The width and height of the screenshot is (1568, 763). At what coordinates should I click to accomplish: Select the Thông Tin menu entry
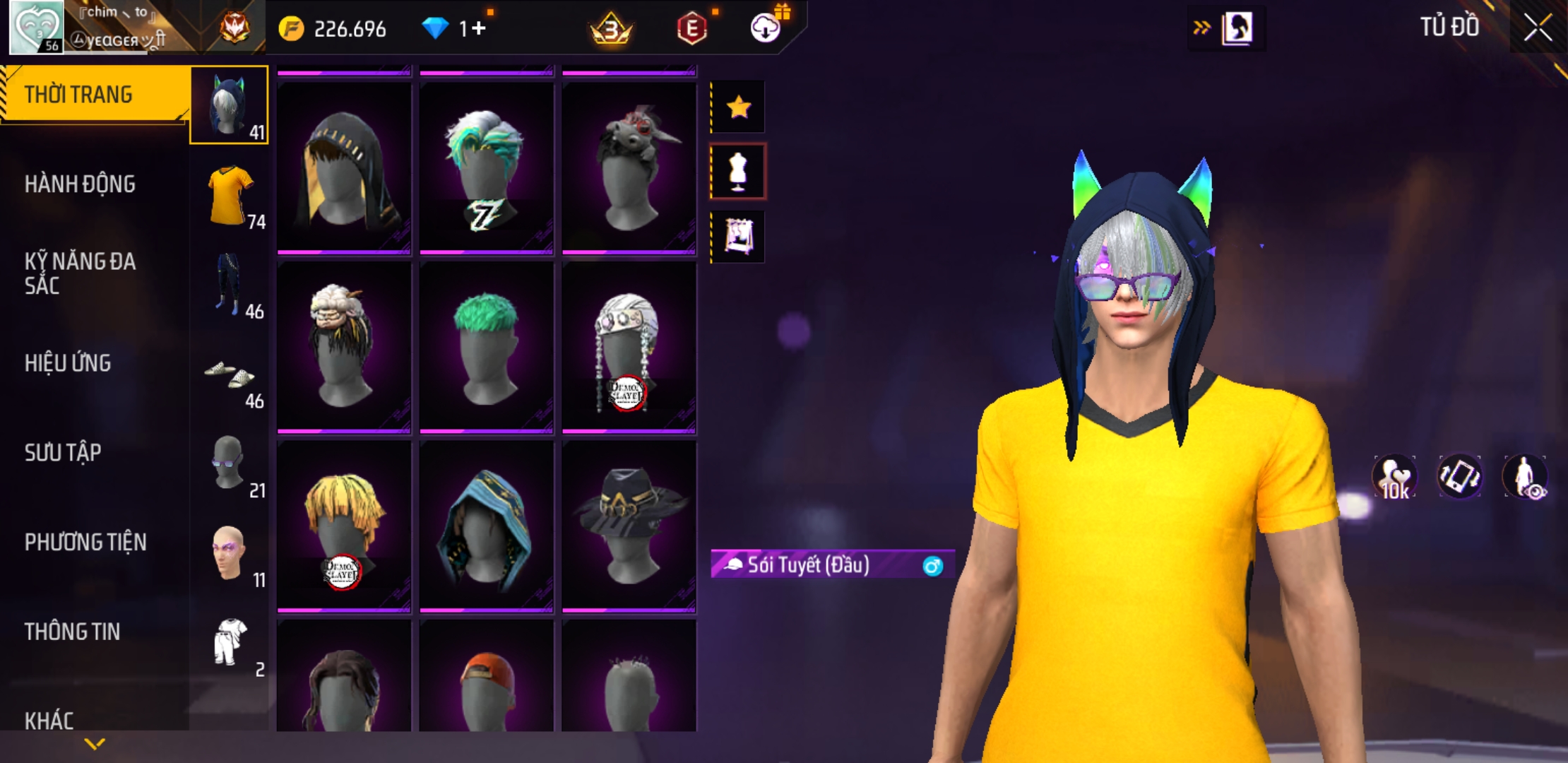pos(72,632)
